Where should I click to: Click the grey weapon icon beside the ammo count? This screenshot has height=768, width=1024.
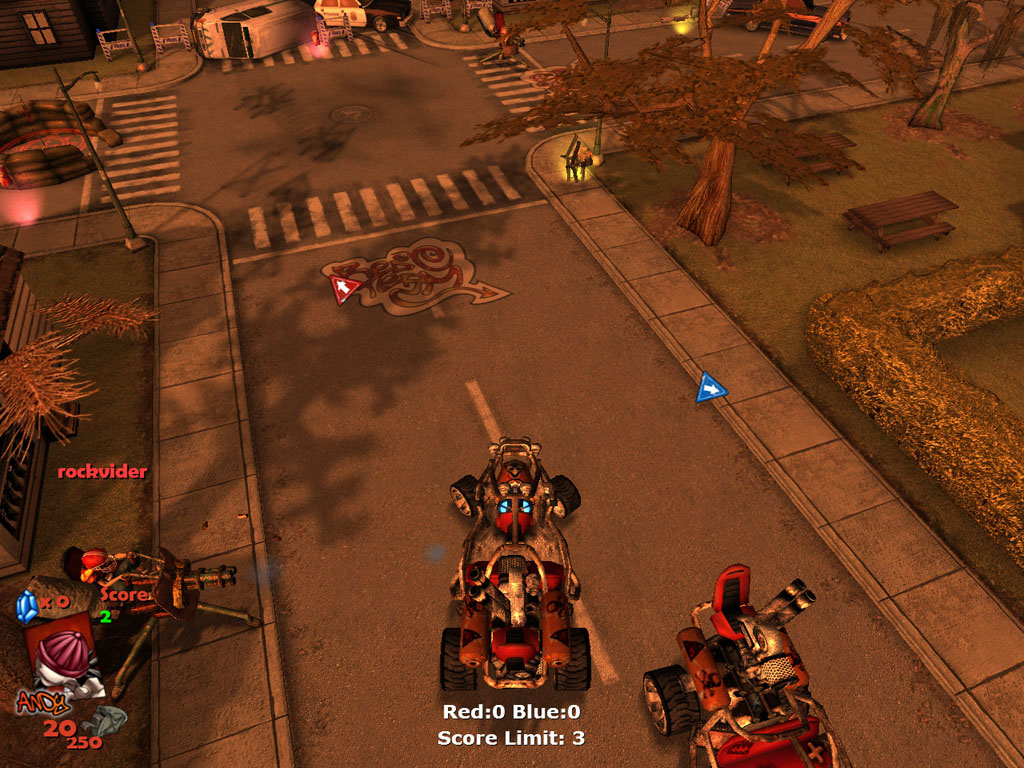(x=107, y=720)
